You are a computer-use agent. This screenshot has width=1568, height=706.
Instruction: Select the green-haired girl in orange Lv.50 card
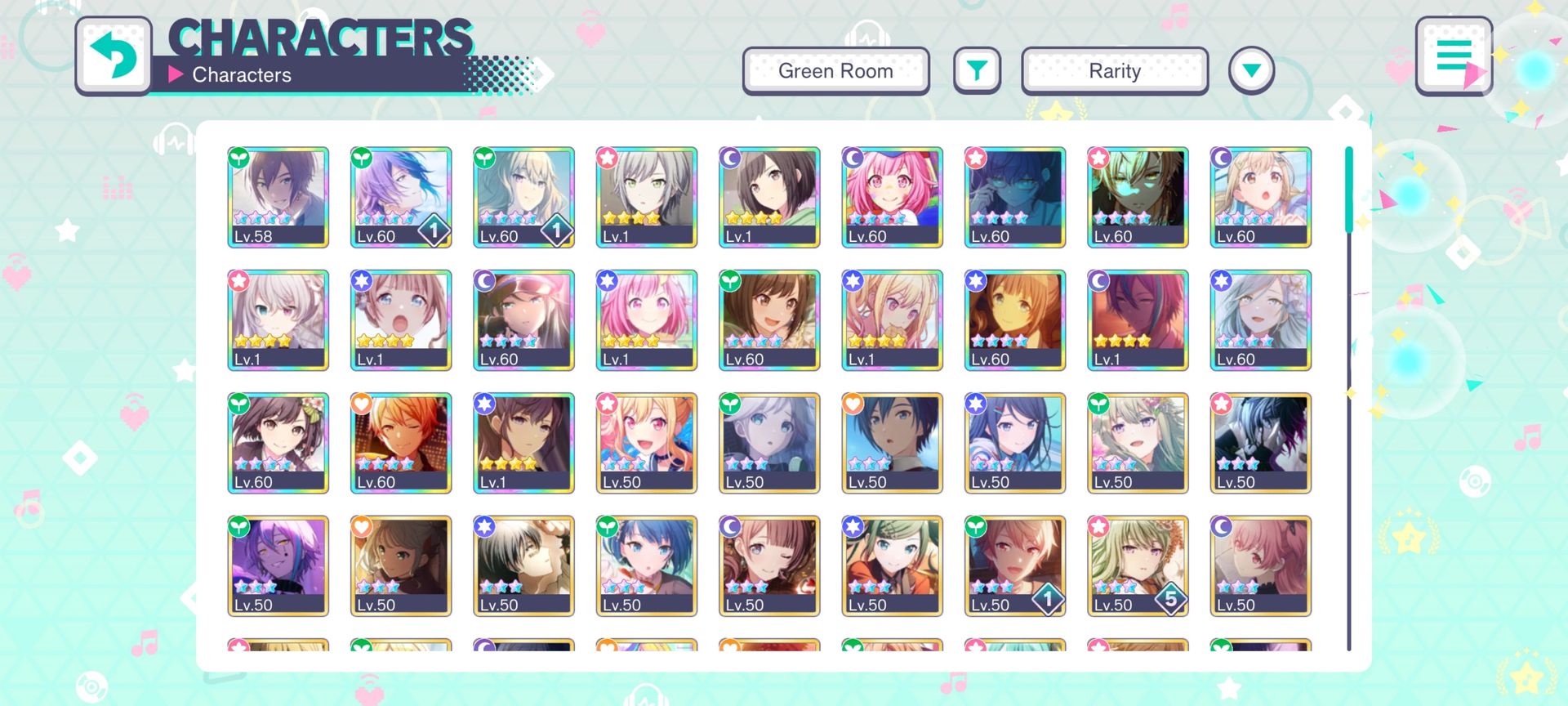(x=892, y=565)
